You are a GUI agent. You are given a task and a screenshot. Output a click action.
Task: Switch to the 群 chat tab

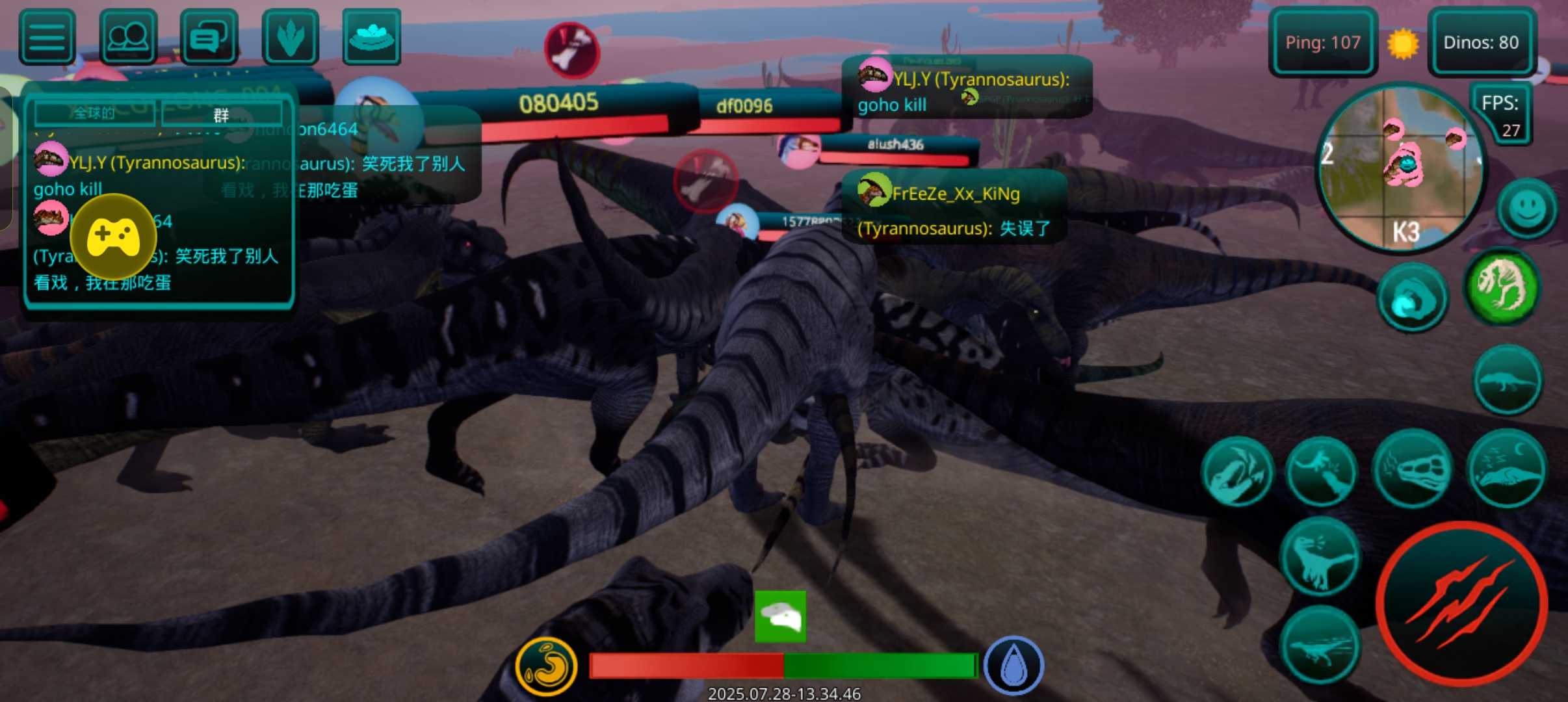[x=222, y=115]
